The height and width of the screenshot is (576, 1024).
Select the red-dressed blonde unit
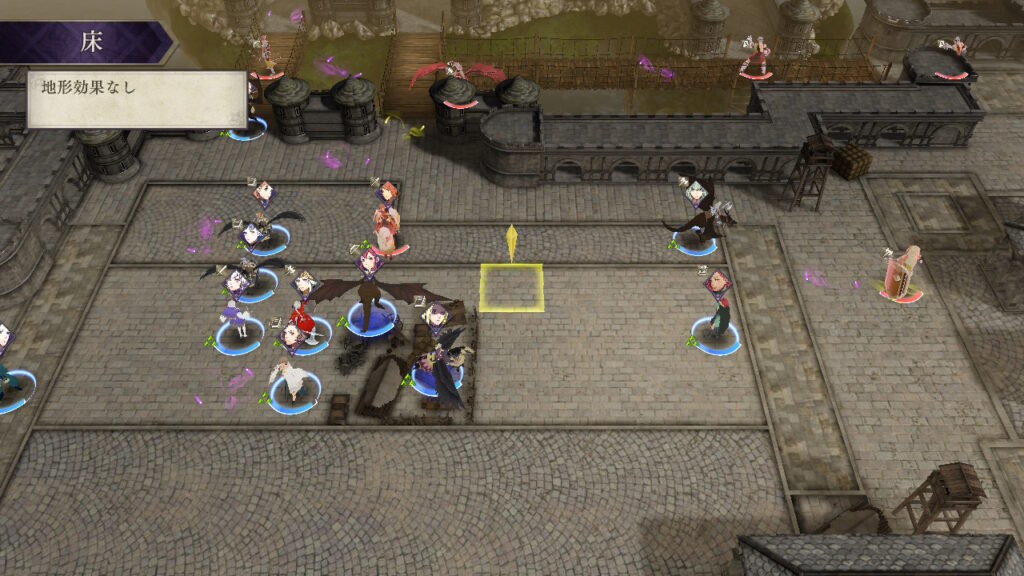(x=300, y=330)
